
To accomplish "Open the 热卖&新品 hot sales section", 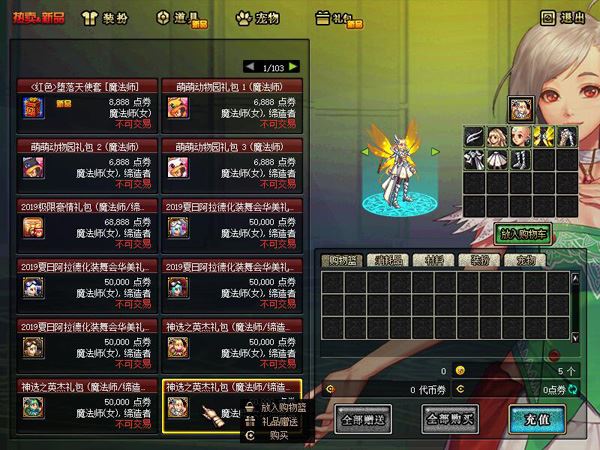I will point(37,17).
